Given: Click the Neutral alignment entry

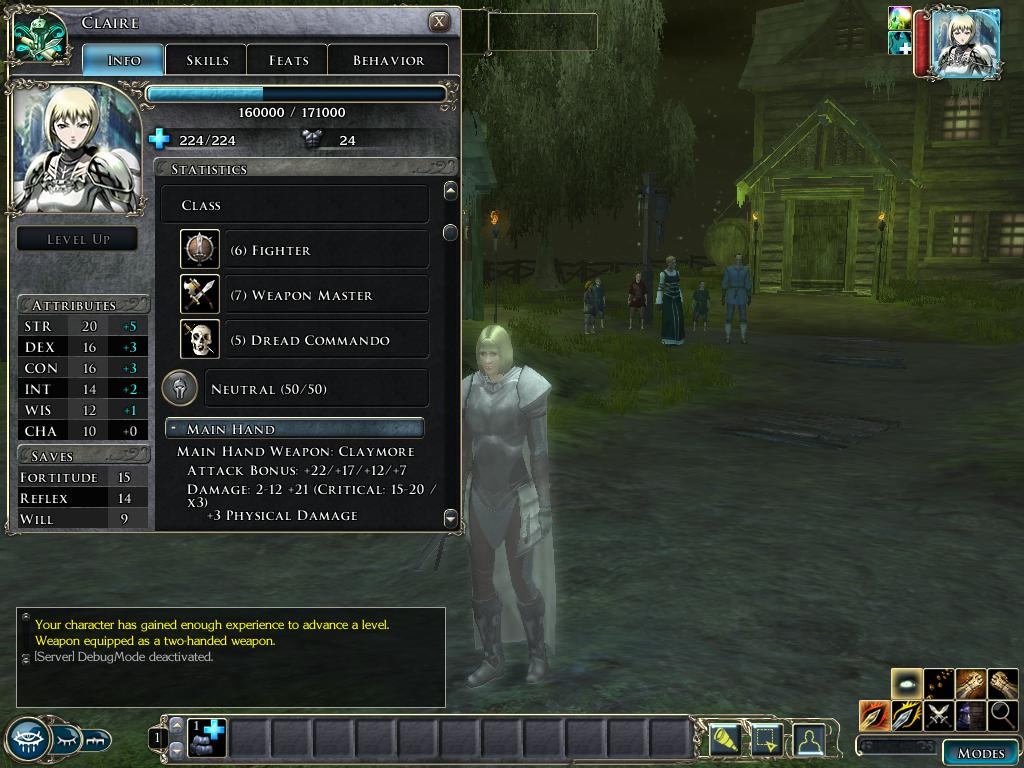Looking at the screenshot, I should [x=316, y=389].
